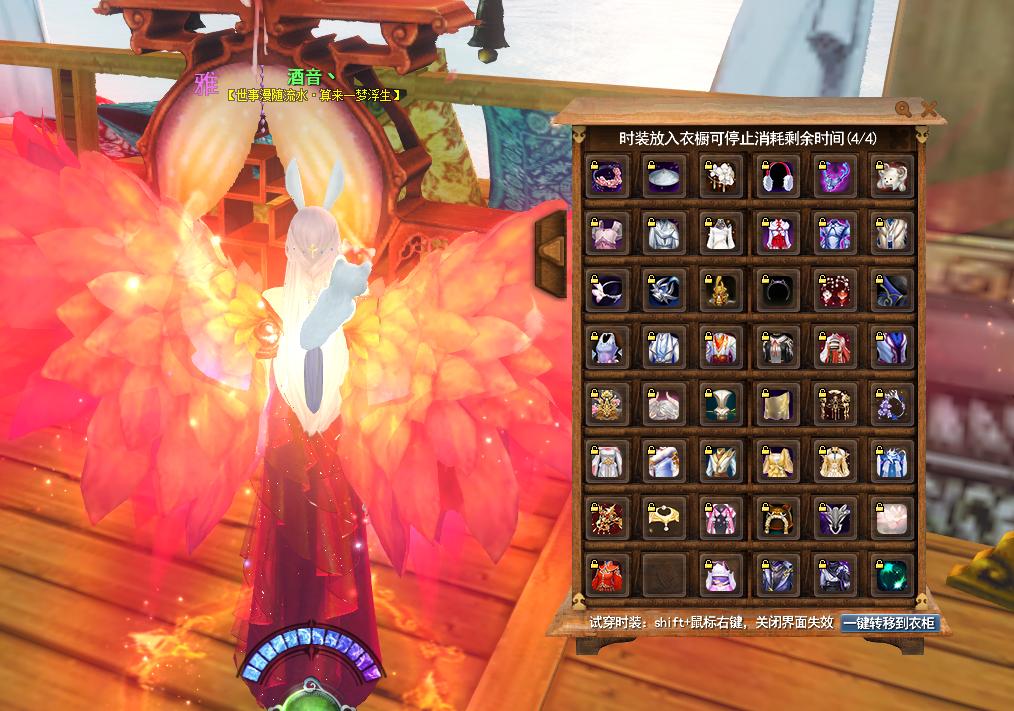Select the white conical bamboo hat

[664, 177]
